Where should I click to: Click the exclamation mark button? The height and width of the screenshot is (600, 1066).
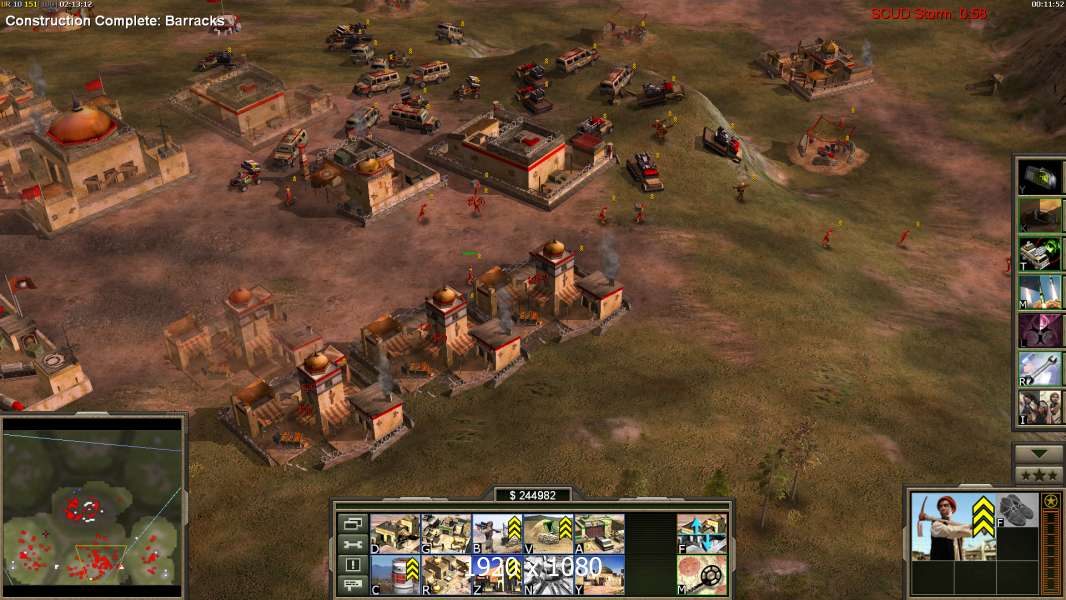point(352,565)
